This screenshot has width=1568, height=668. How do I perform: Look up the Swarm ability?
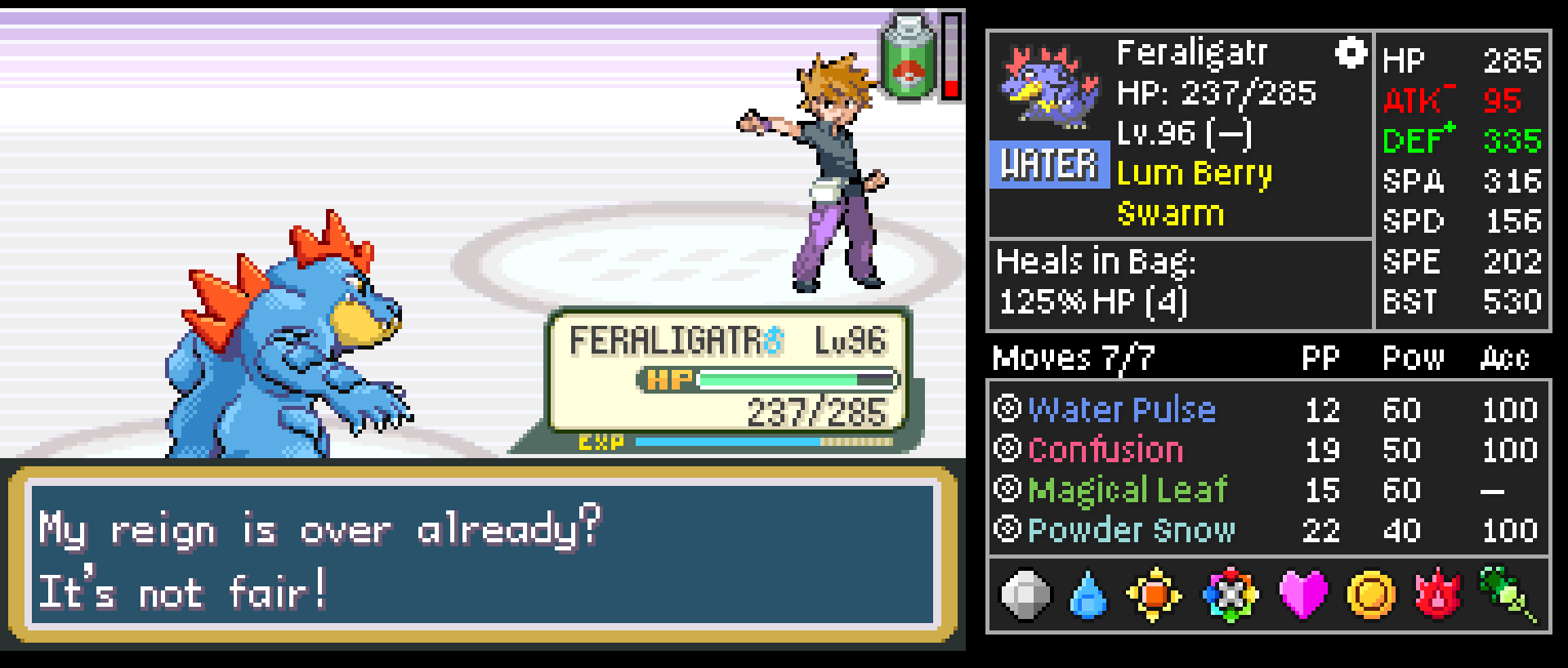[x=1170, y=214]
